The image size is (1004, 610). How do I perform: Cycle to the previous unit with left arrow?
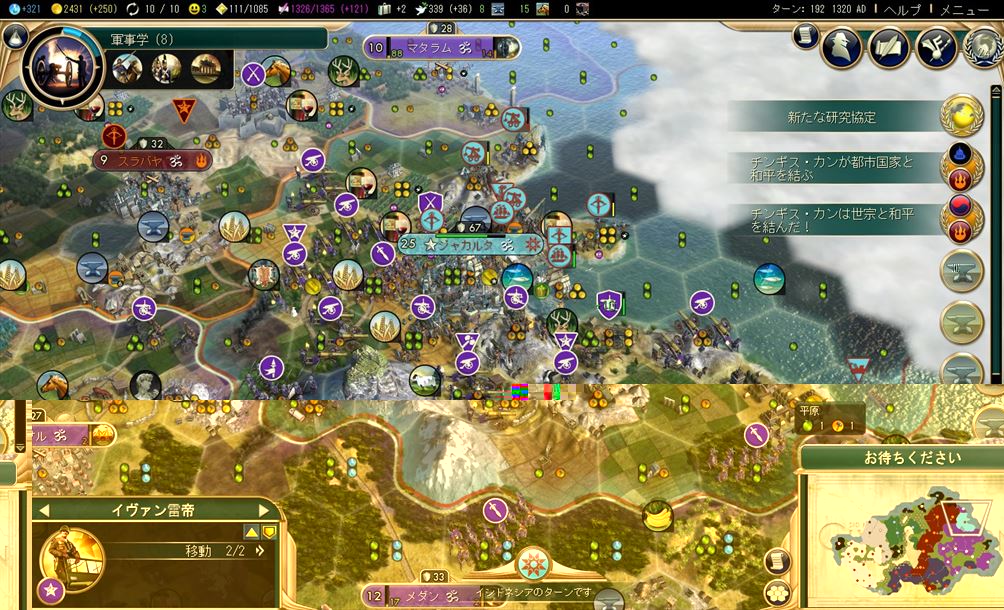click(x=43, y=511)
